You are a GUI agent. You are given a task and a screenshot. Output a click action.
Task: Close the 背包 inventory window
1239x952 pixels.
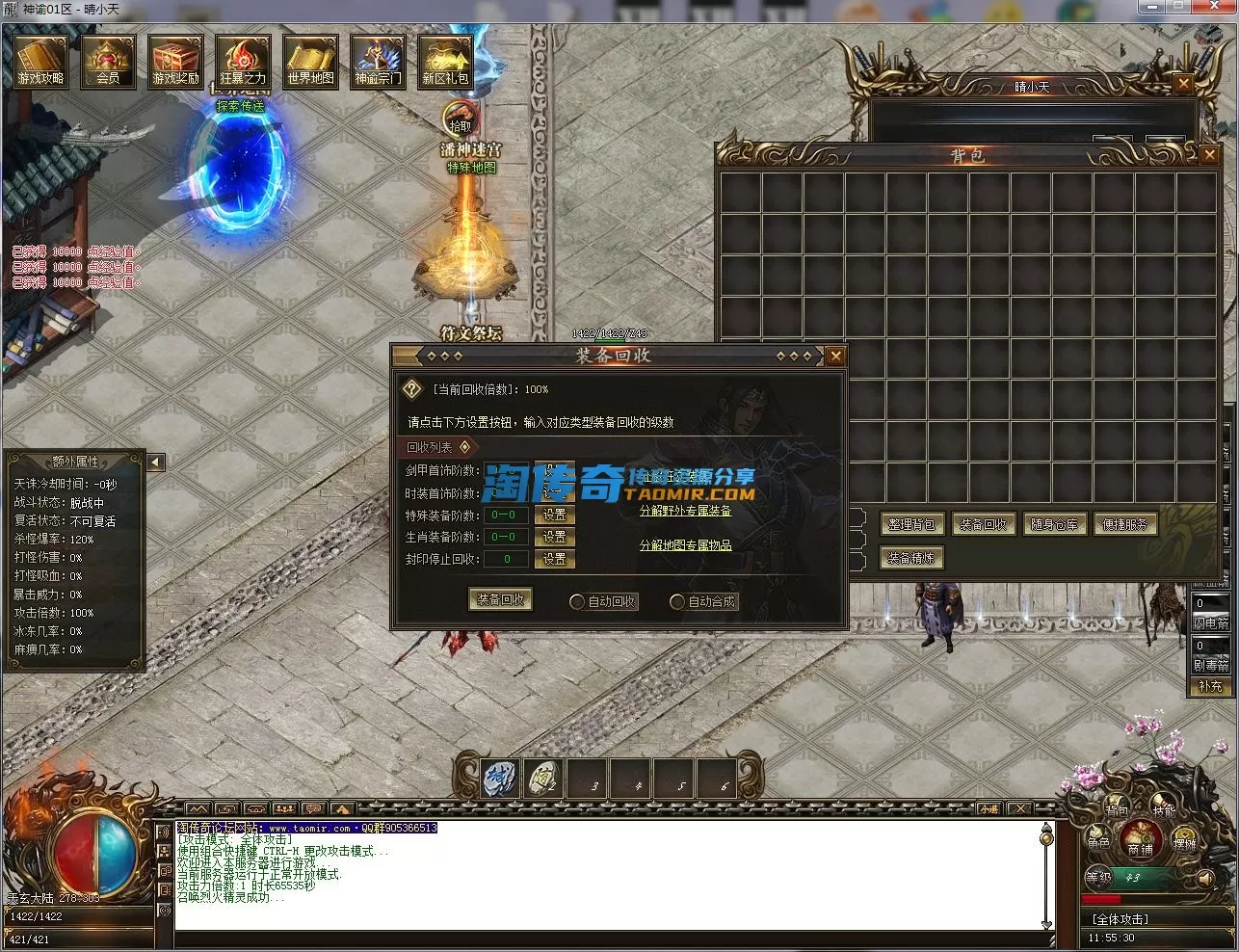tap(1209, 154)
